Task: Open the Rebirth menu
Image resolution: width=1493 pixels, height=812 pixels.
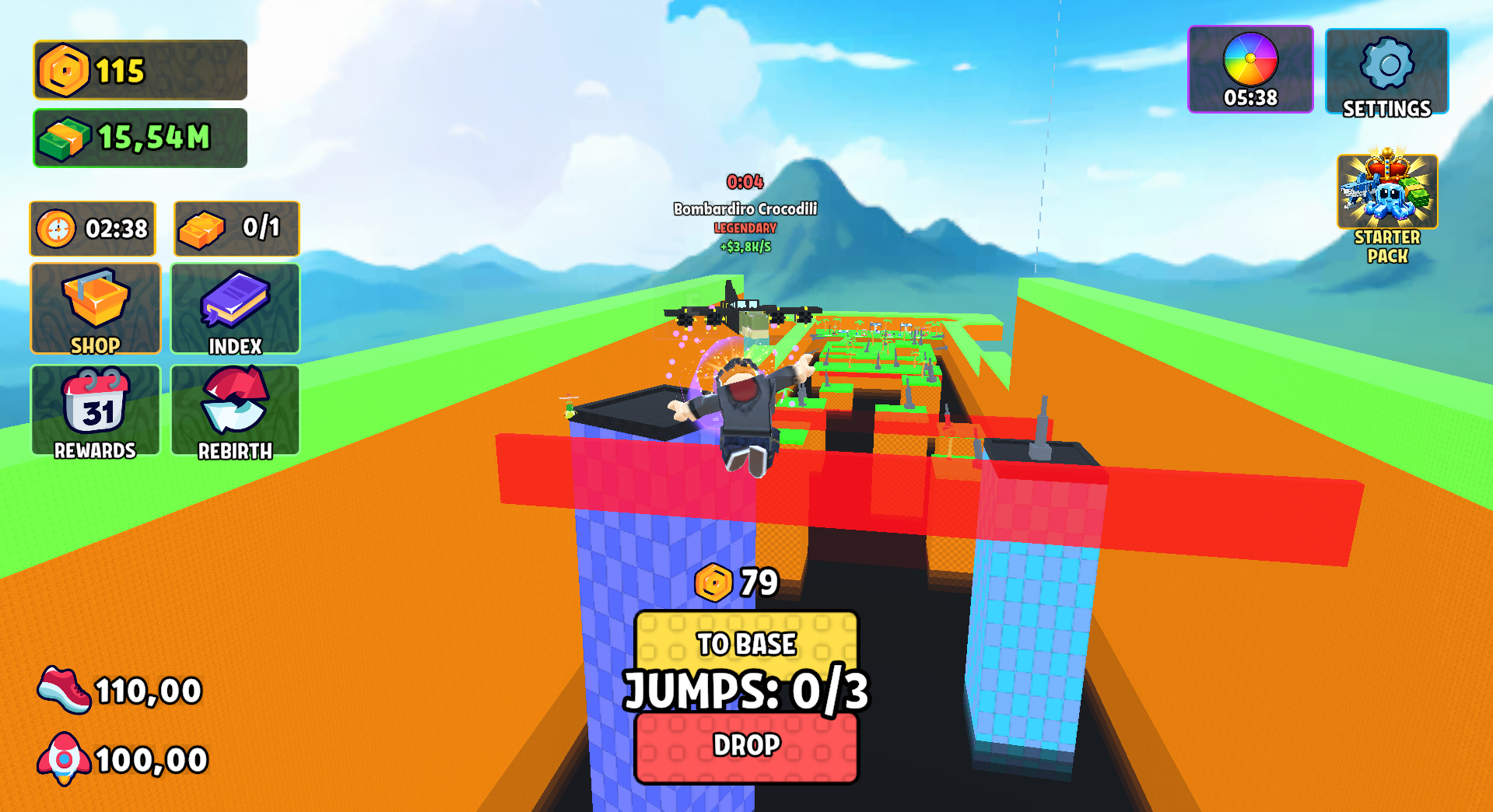Action: point(234,410)
